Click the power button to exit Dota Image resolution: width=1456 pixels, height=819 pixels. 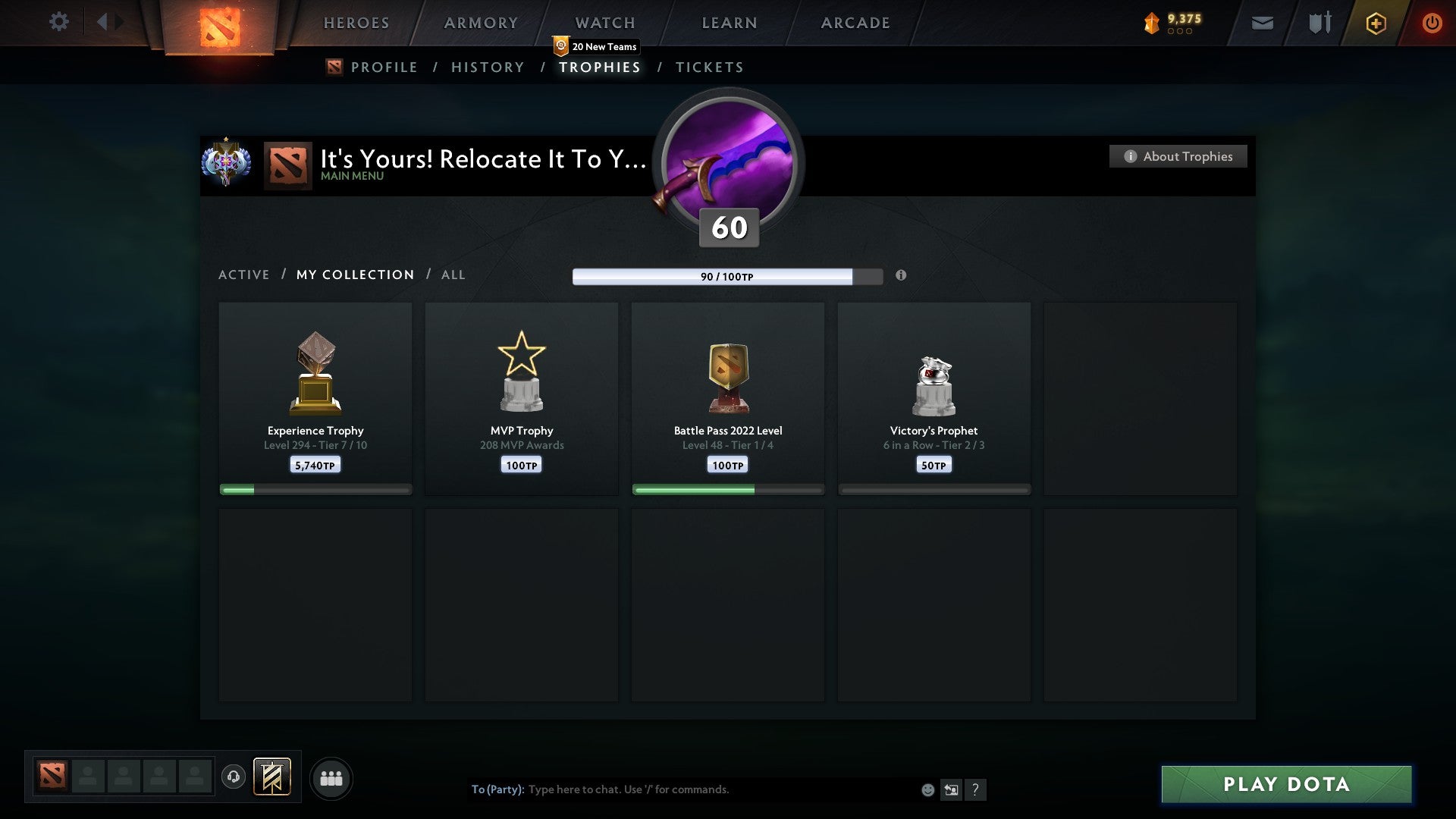click(x=1432, y=23)
